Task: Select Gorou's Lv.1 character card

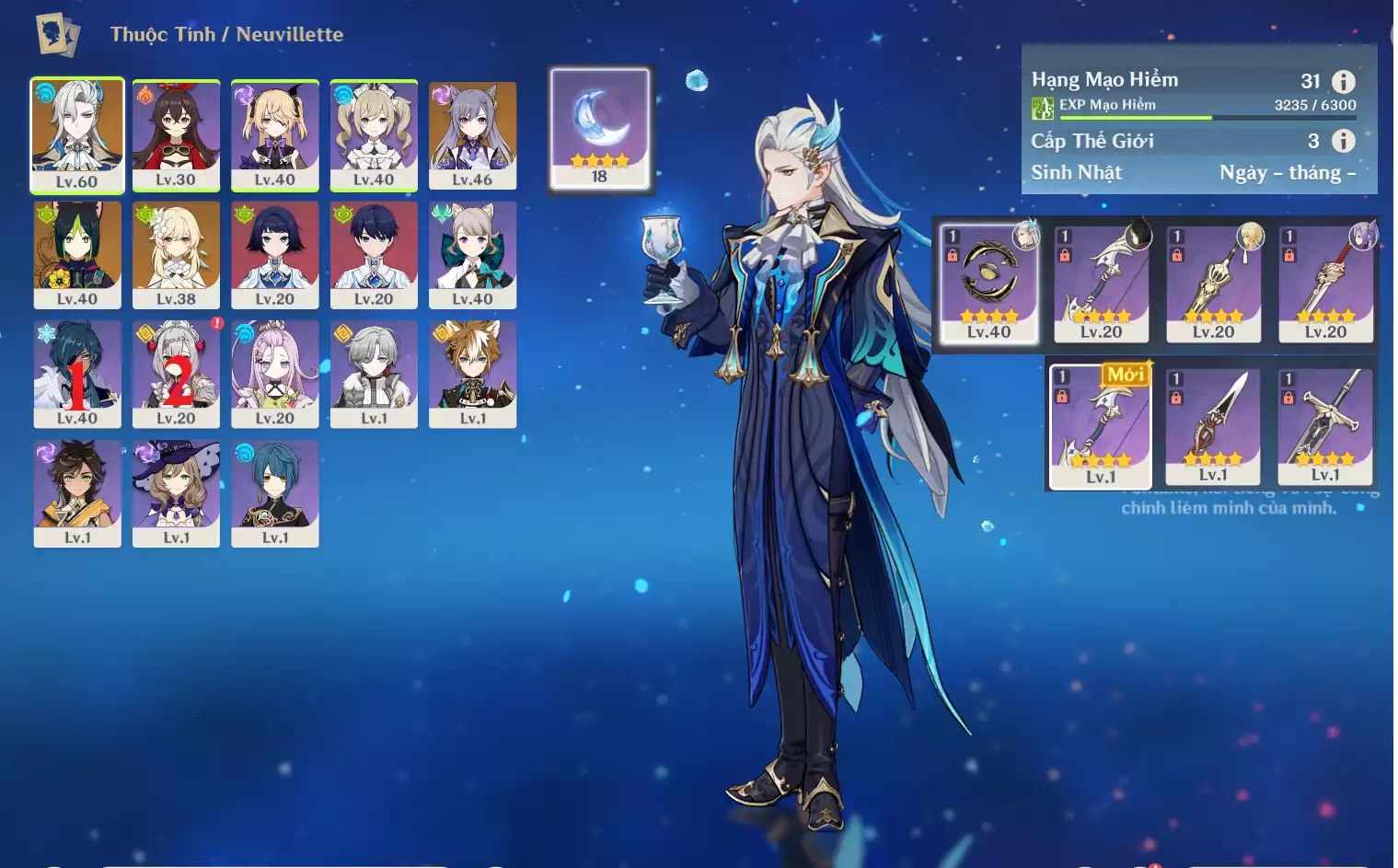Action: point(472,373)
